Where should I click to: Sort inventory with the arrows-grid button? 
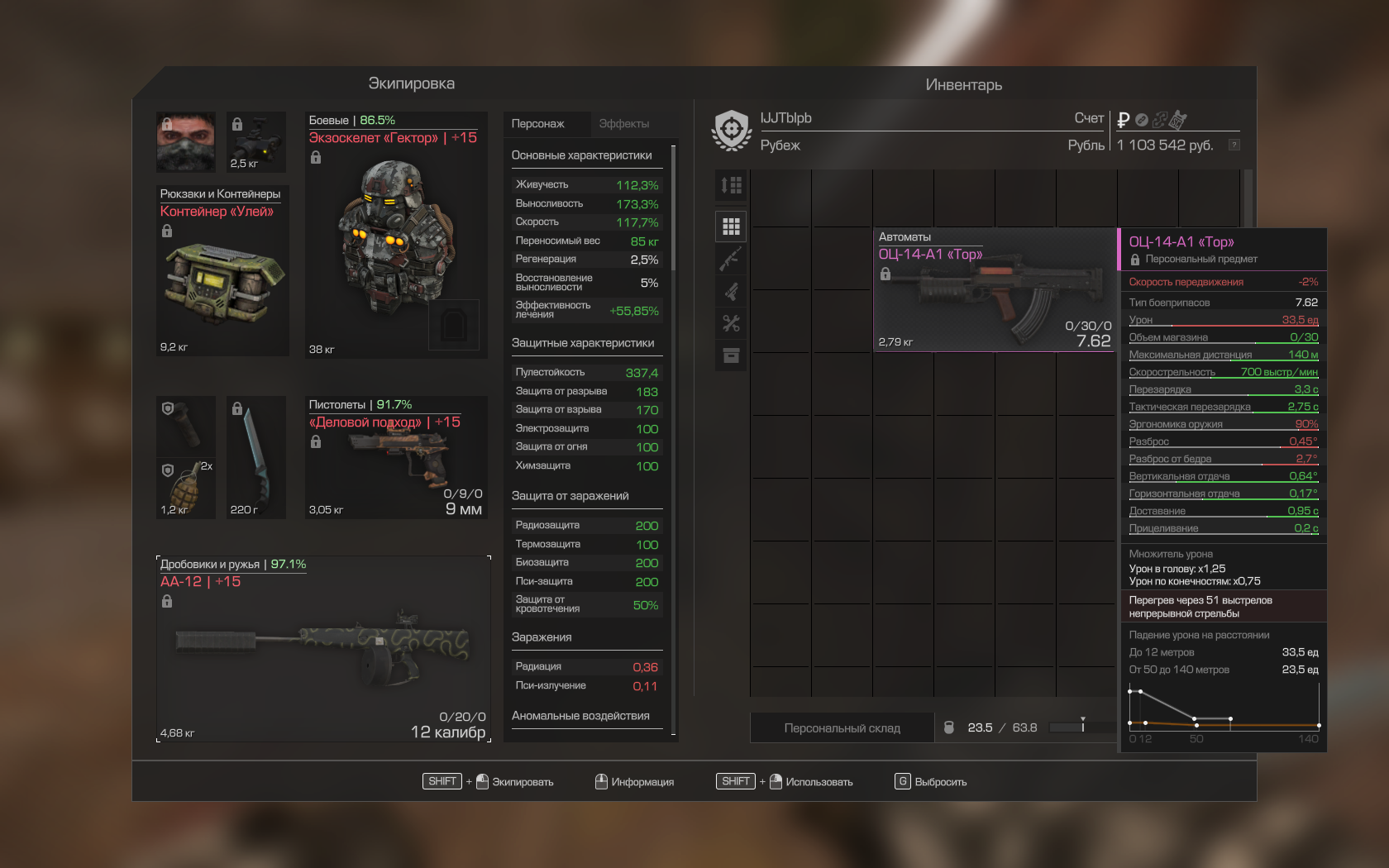732,186
